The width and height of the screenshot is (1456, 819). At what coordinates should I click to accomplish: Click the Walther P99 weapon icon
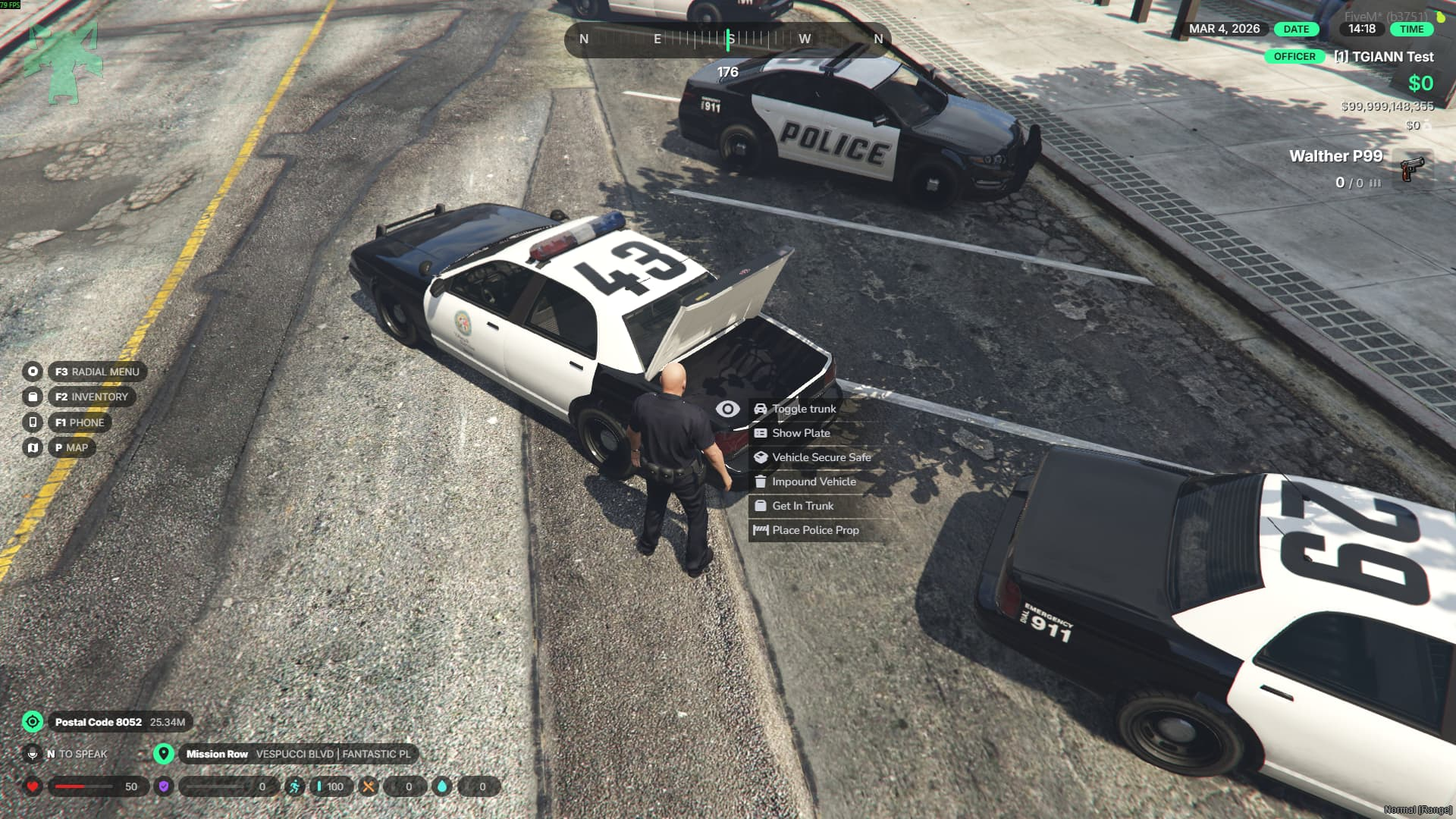coord(1411,169)
